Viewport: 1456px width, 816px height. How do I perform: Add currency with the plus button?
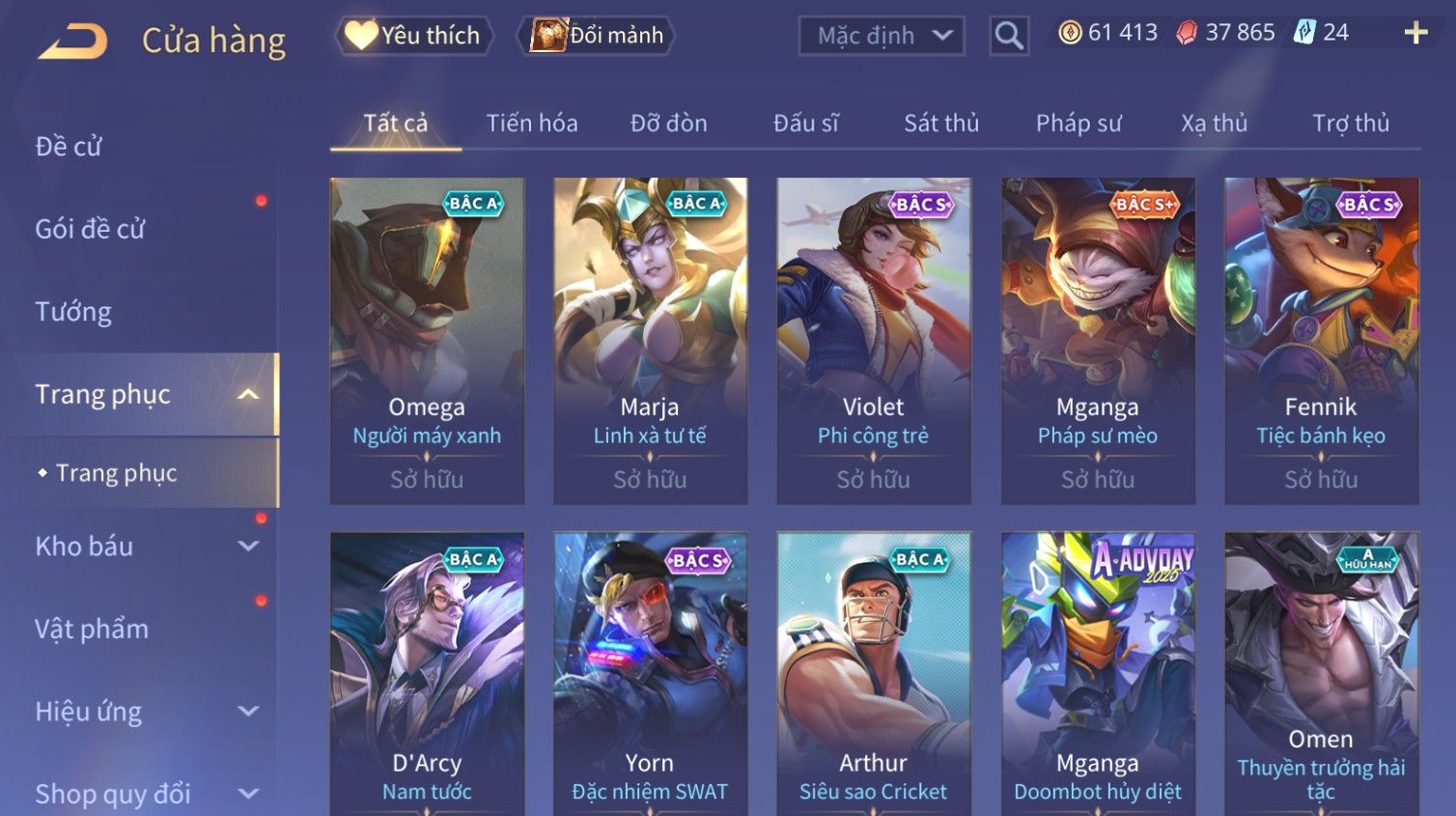point(1415,33)
